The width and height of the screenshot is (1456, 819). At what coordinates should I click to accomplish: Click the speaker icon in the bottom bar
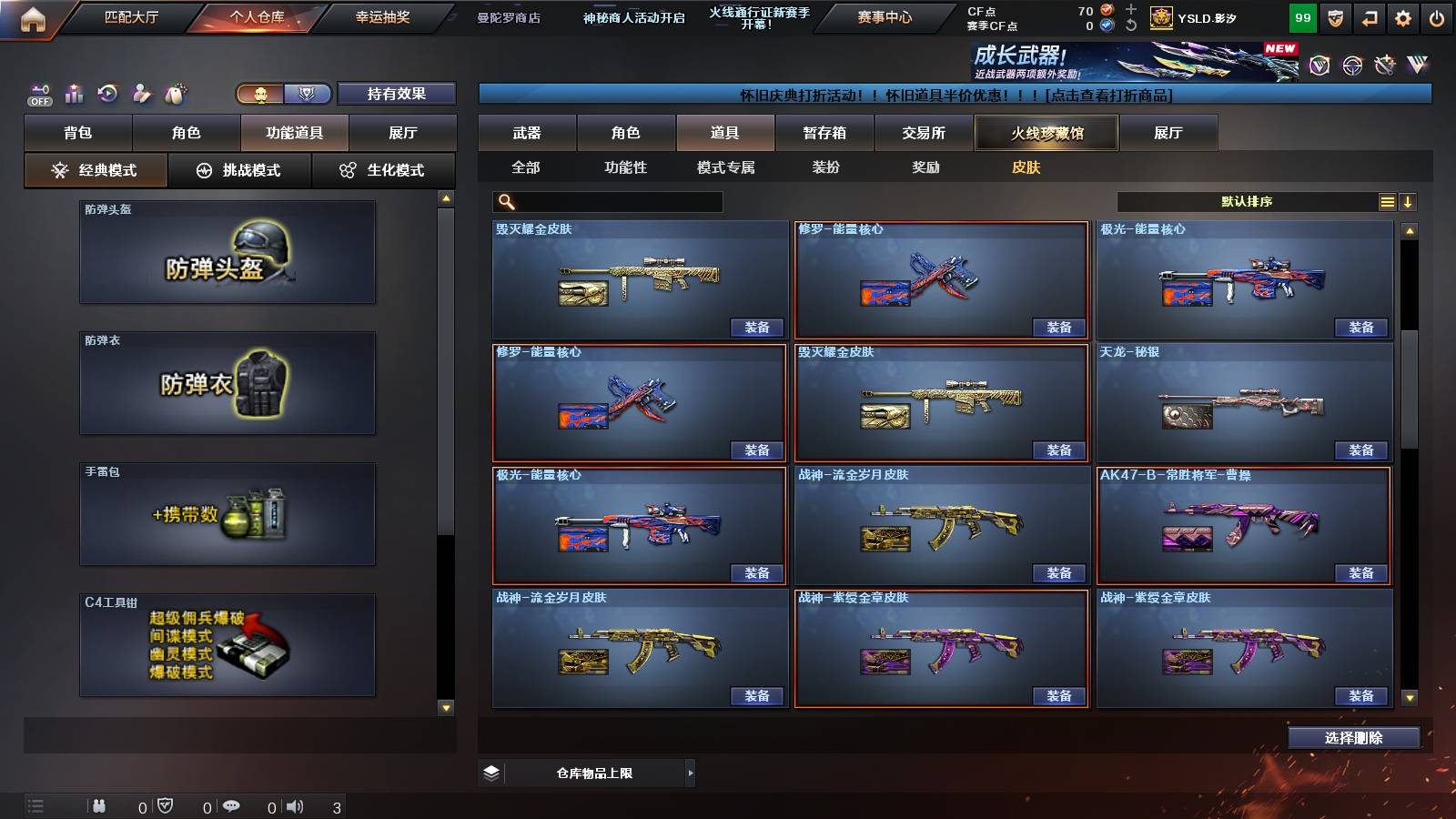[x=296, y=805]
